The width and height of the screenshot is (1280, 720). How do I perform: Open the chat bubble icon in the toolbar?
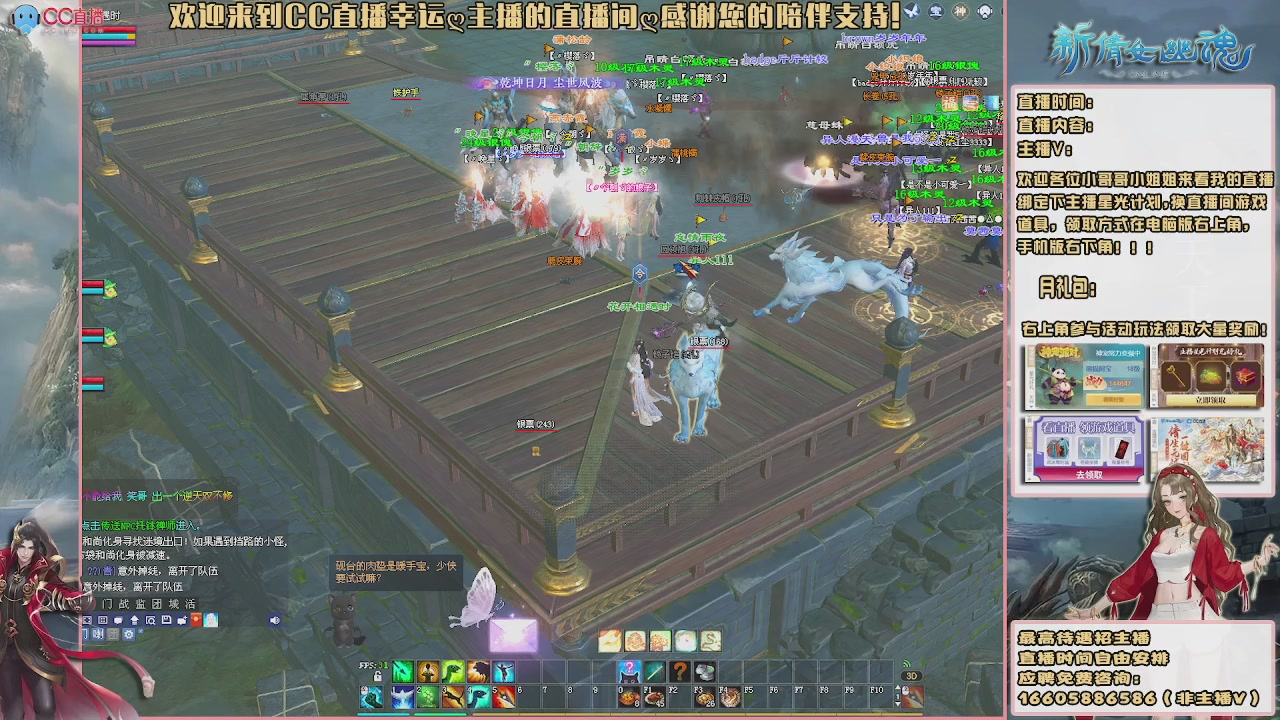pos(119,620)
